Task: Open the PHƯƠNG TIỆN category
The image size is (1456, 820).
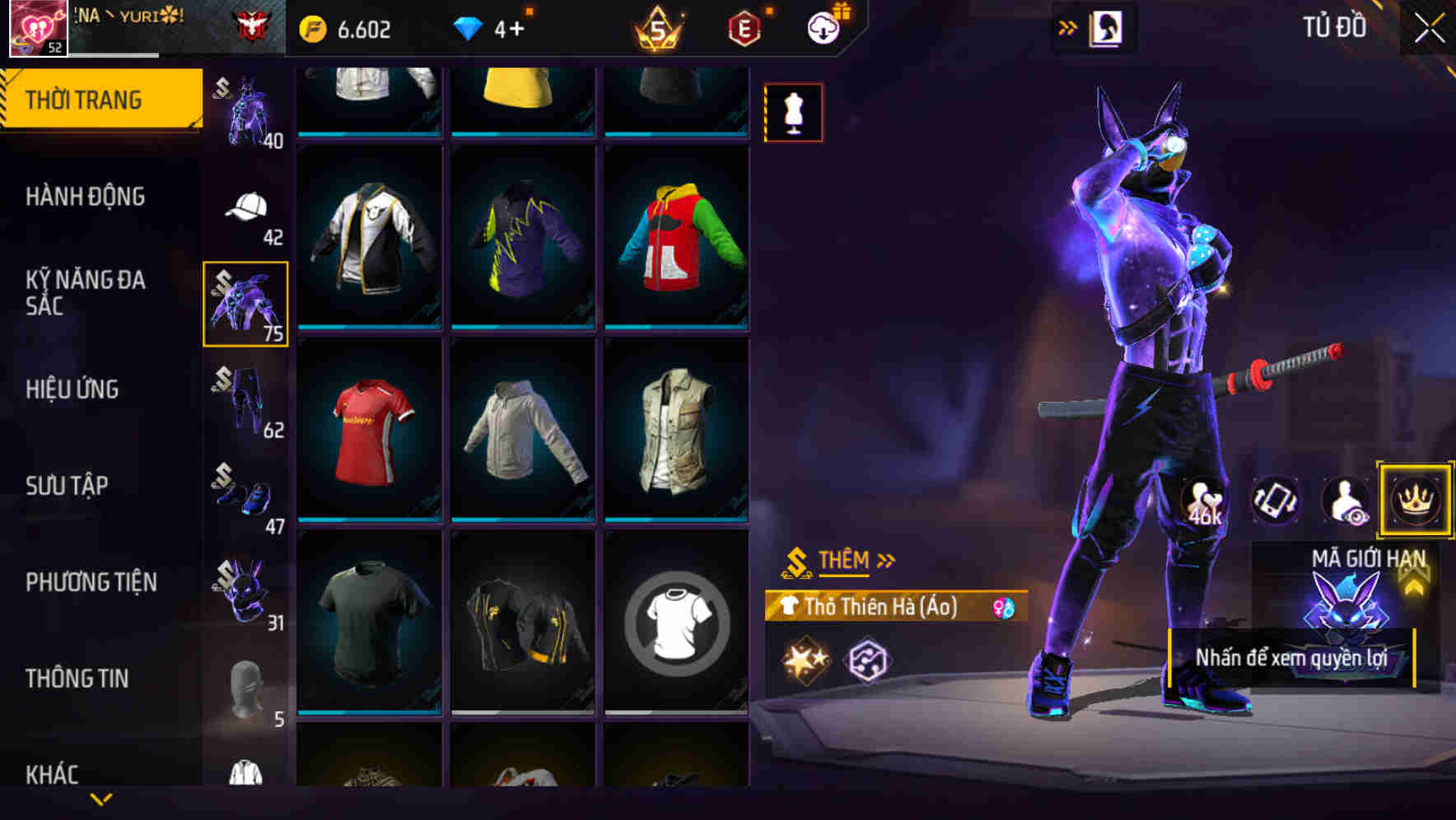Action: [x=91, y=581]
